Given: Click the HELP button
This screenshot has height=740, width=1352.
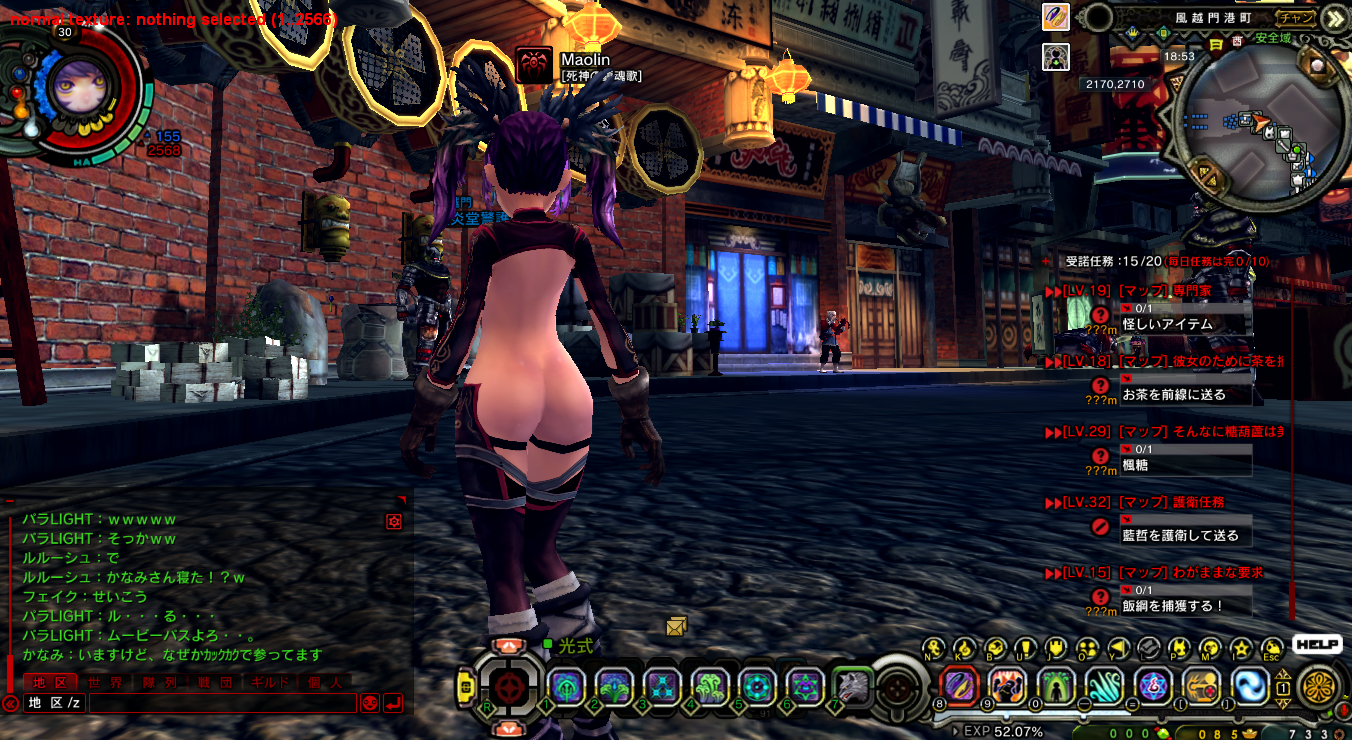Looking at the screenshot, I should click(1317, 645).
